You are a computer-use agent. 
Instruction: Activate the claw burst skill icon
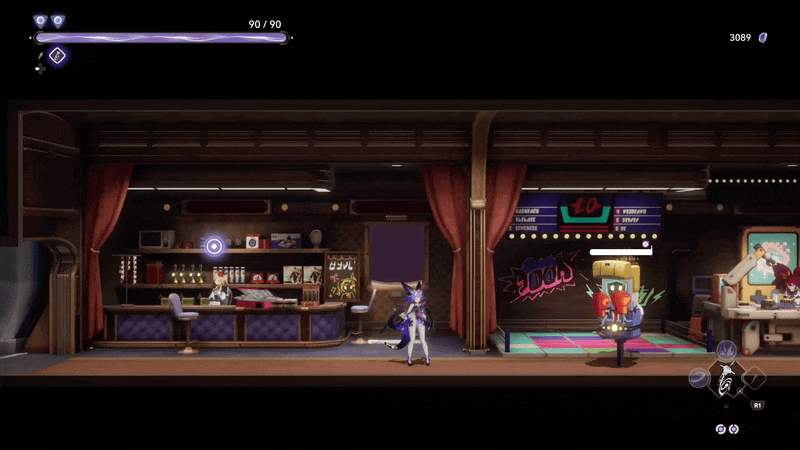[727, 349]
